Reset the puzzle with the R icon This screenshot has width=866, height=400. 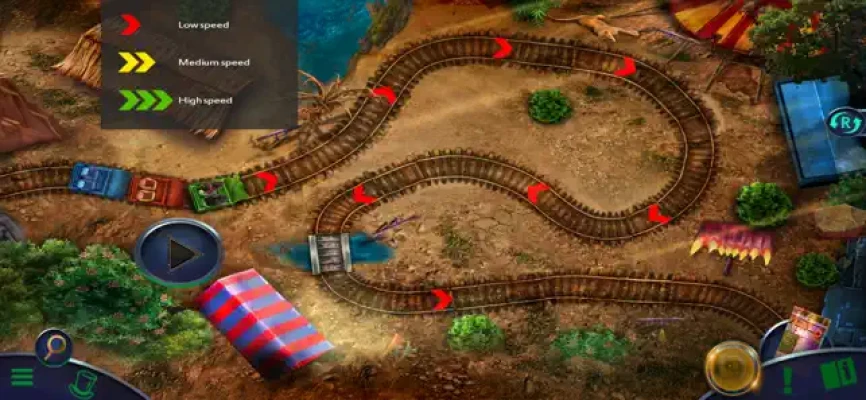843,123
